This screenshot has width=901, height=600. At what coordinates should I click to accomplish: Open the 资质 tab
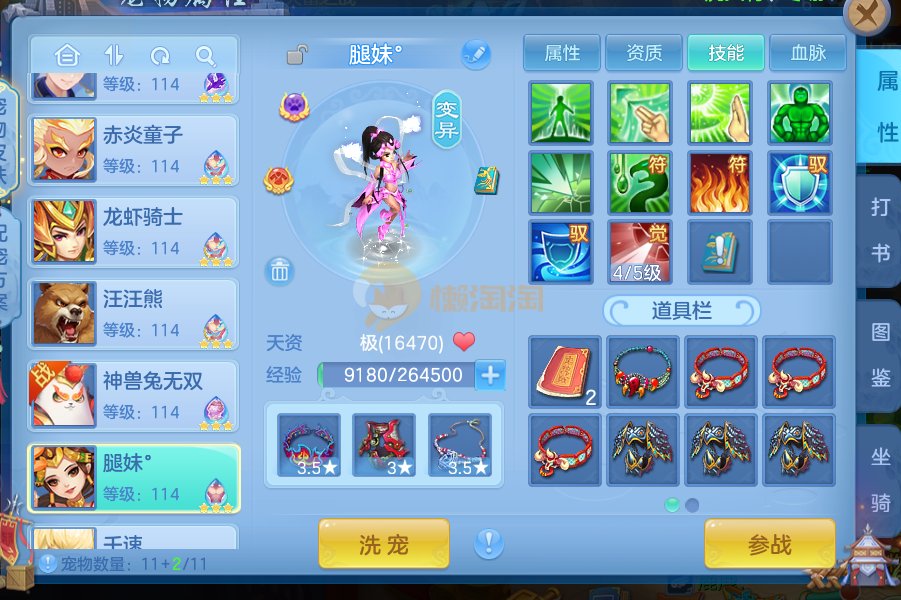[x=643, y=53]
